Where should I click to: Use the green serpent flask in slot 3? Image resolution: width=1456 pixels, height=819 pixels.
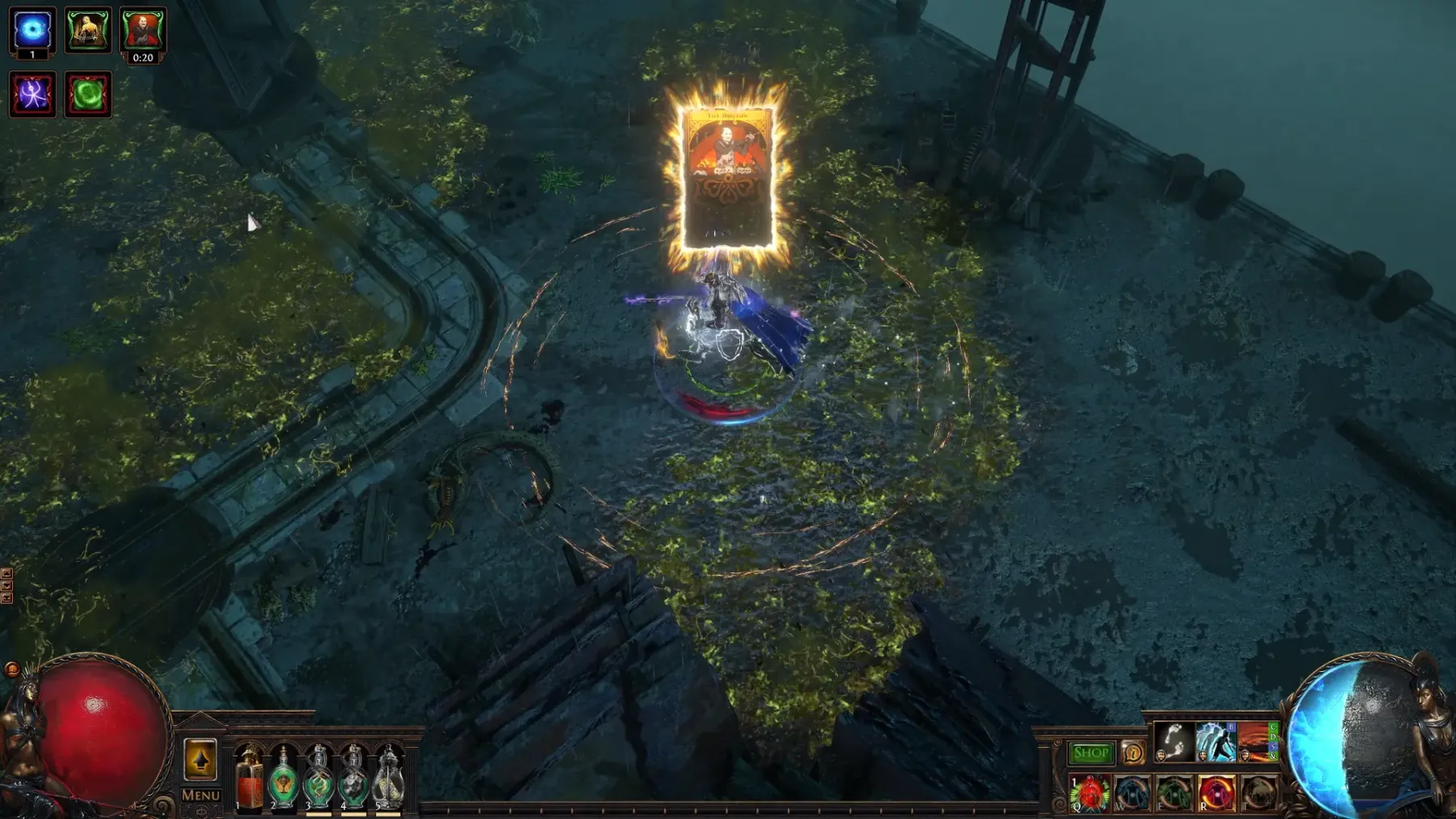[x=319, y=779]
